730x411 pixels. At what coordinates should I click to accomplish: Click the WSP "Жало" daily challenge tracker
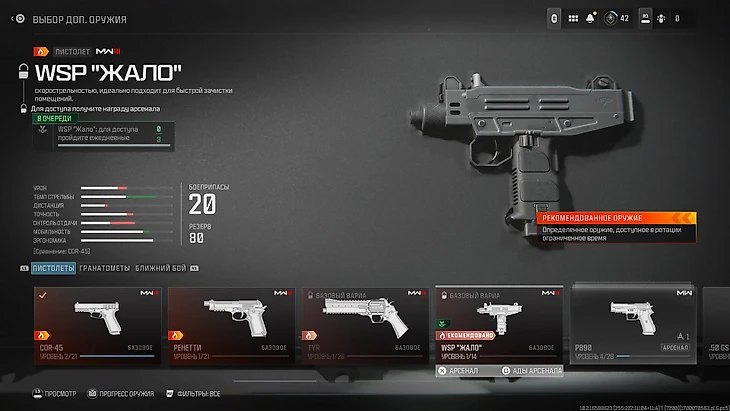point(110,135)
